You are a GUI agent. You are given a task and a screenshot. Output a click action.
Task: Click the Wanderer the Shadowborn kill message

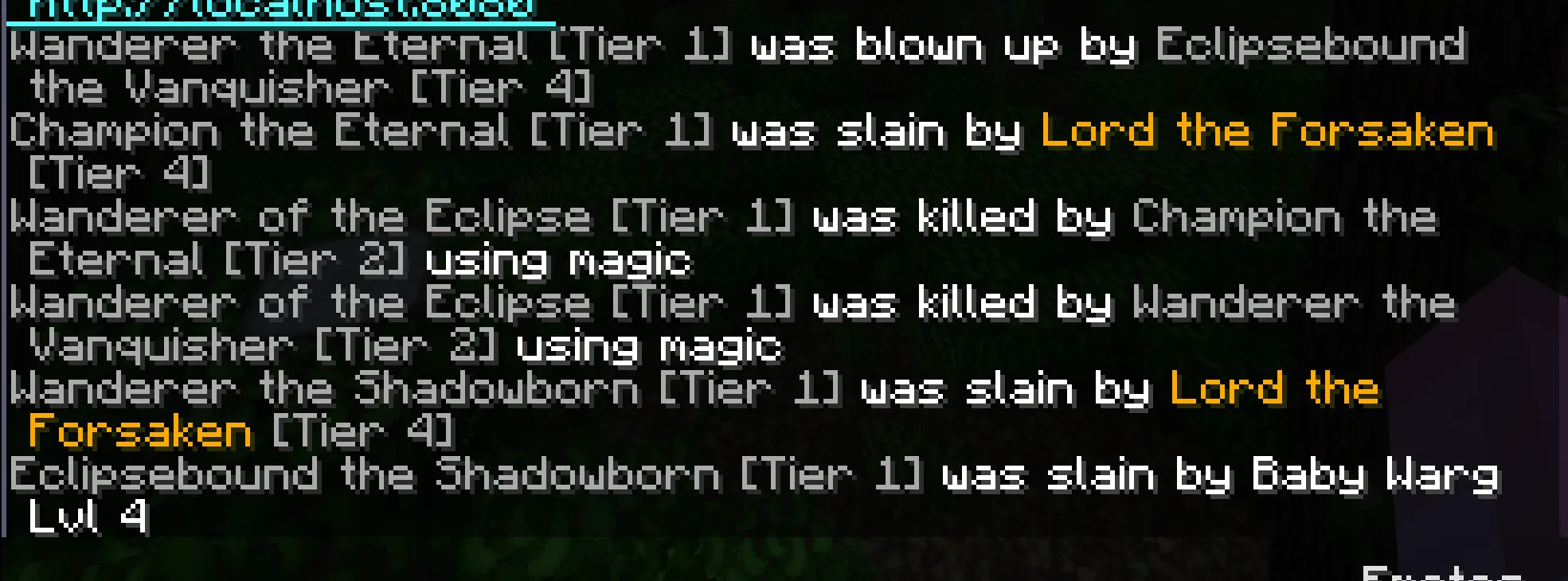click(319, 389)
